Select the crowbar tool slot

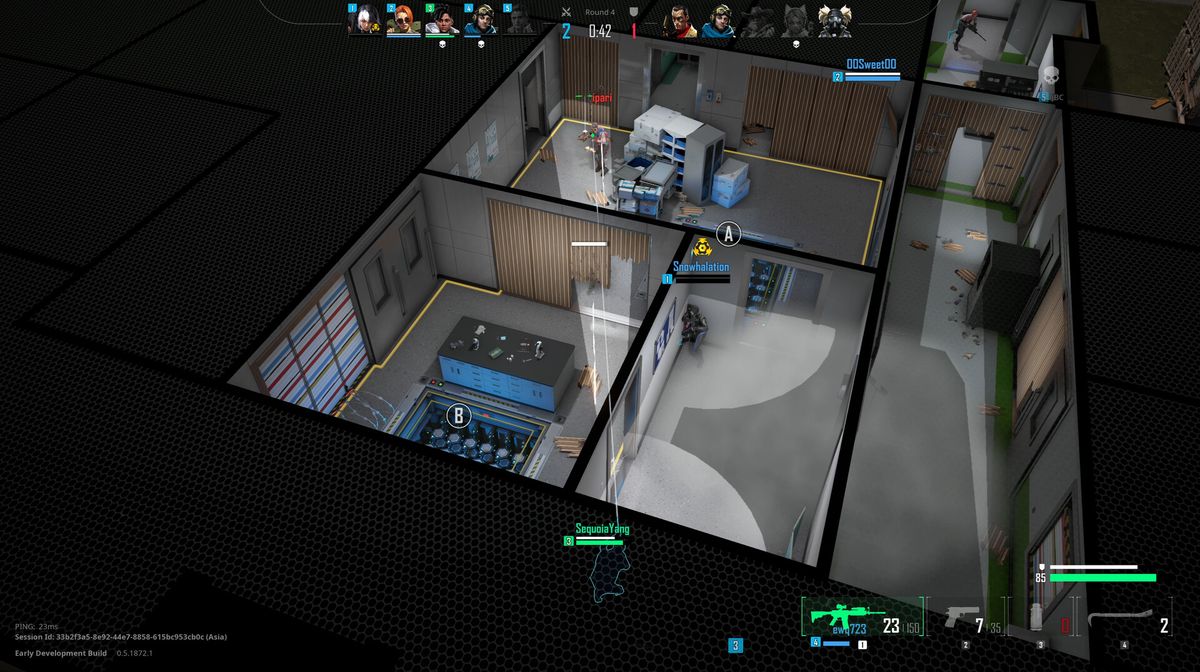coord(1118,619)
